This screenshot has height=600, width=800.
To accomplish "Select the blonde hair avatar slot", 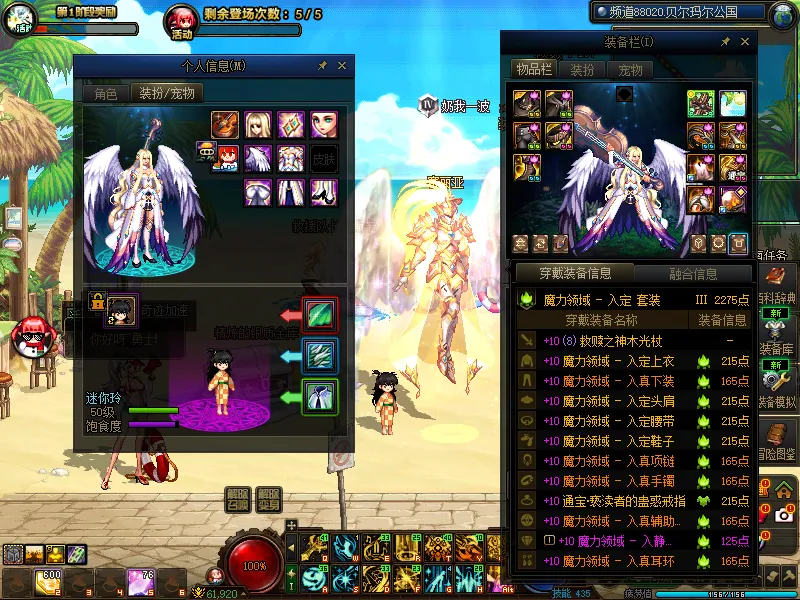I will tap(258, 125).
